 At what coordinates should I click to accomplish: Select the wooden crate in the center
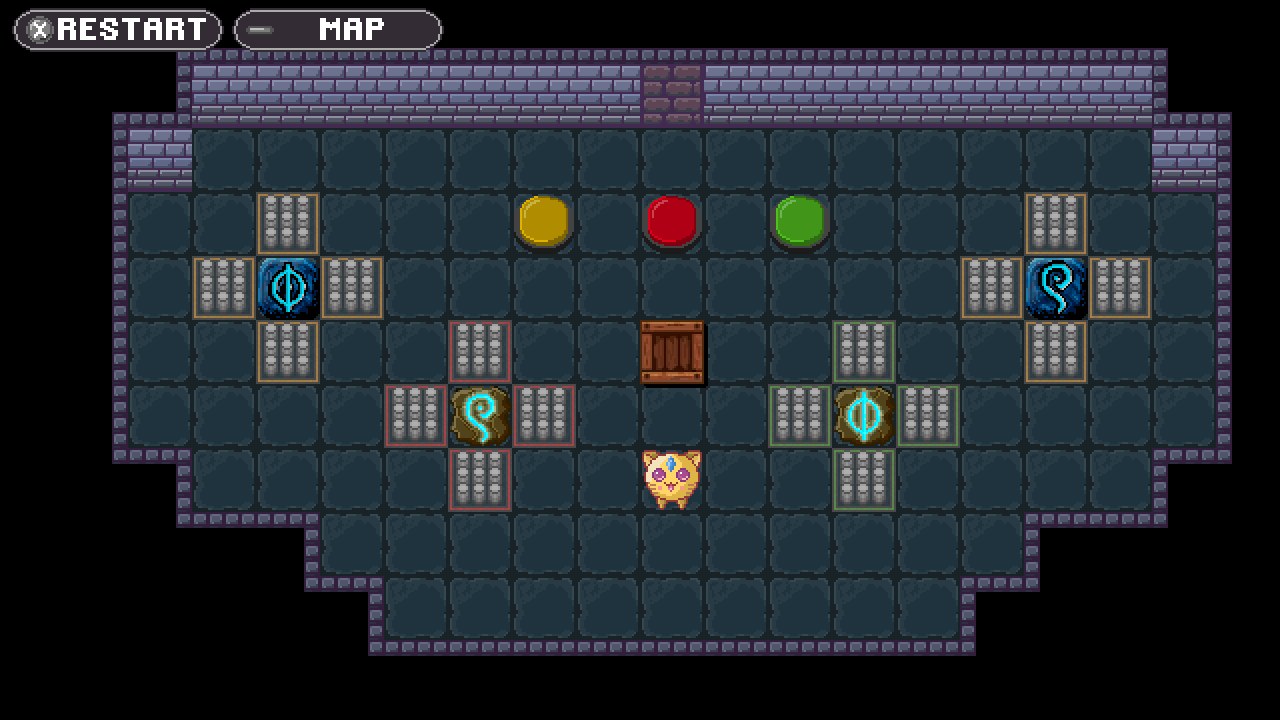(673, 354)
